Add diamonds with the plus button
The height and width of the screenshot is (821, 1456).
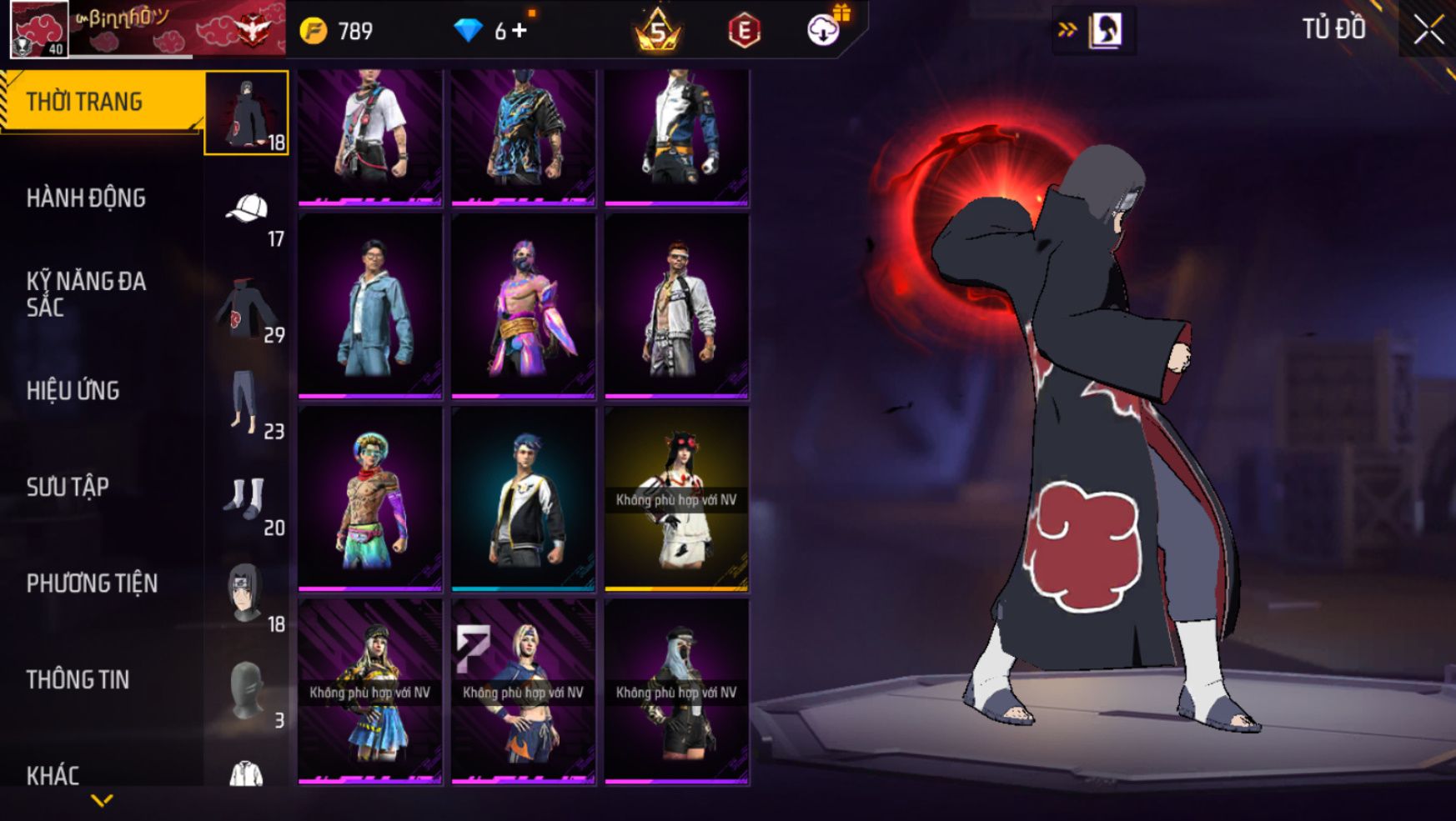click(520, 31)
